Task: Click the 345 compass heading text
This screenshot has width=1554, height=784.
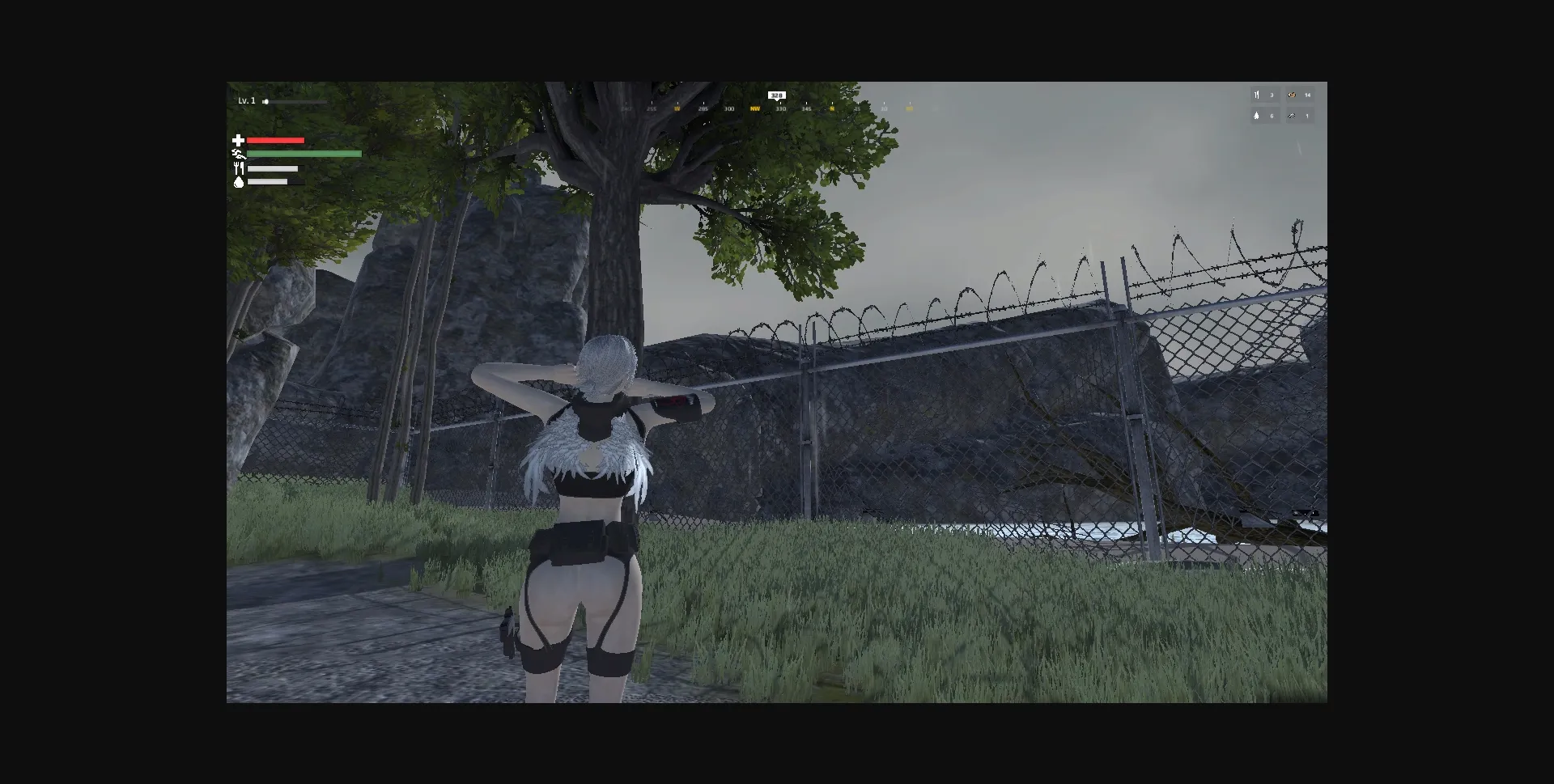Action: coord(808,108)
